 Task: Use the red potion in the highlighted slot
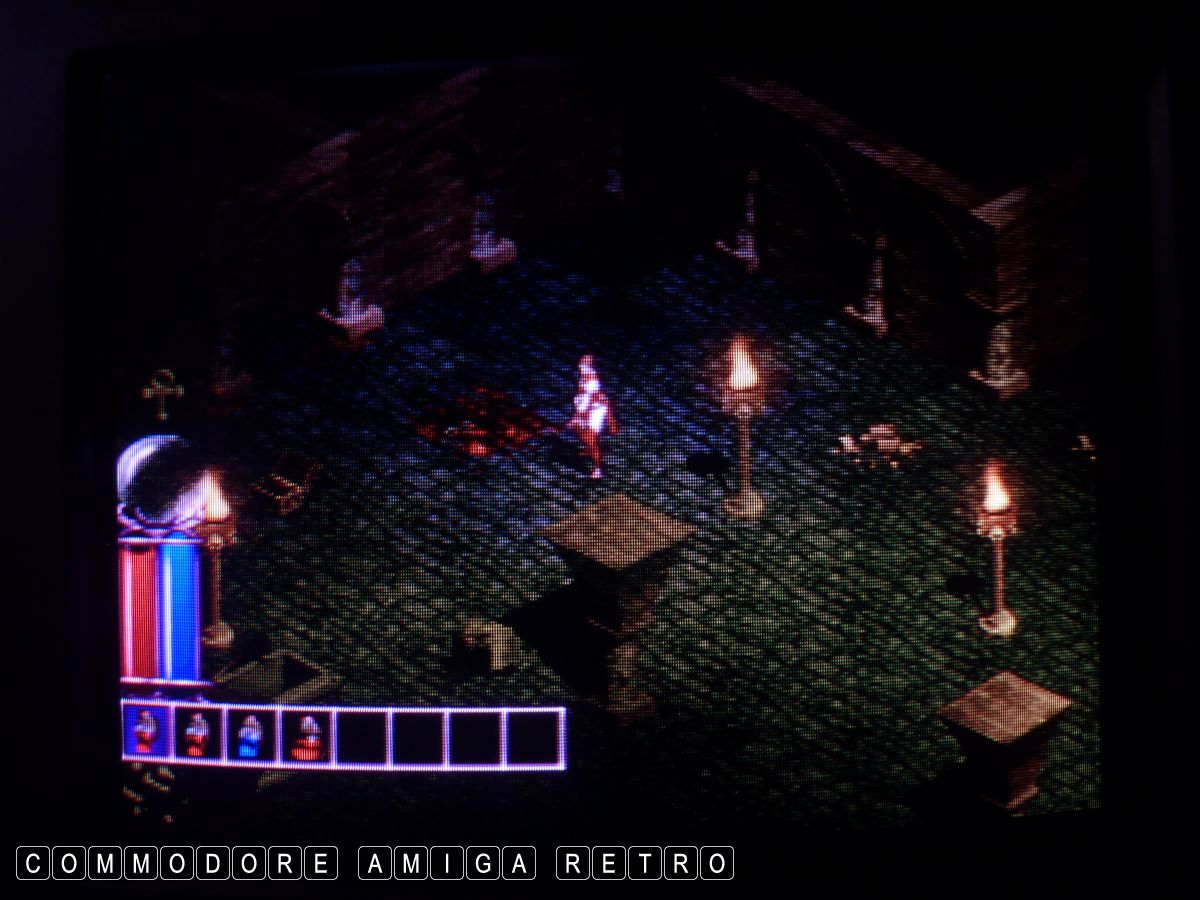click(x=146, y=735)
